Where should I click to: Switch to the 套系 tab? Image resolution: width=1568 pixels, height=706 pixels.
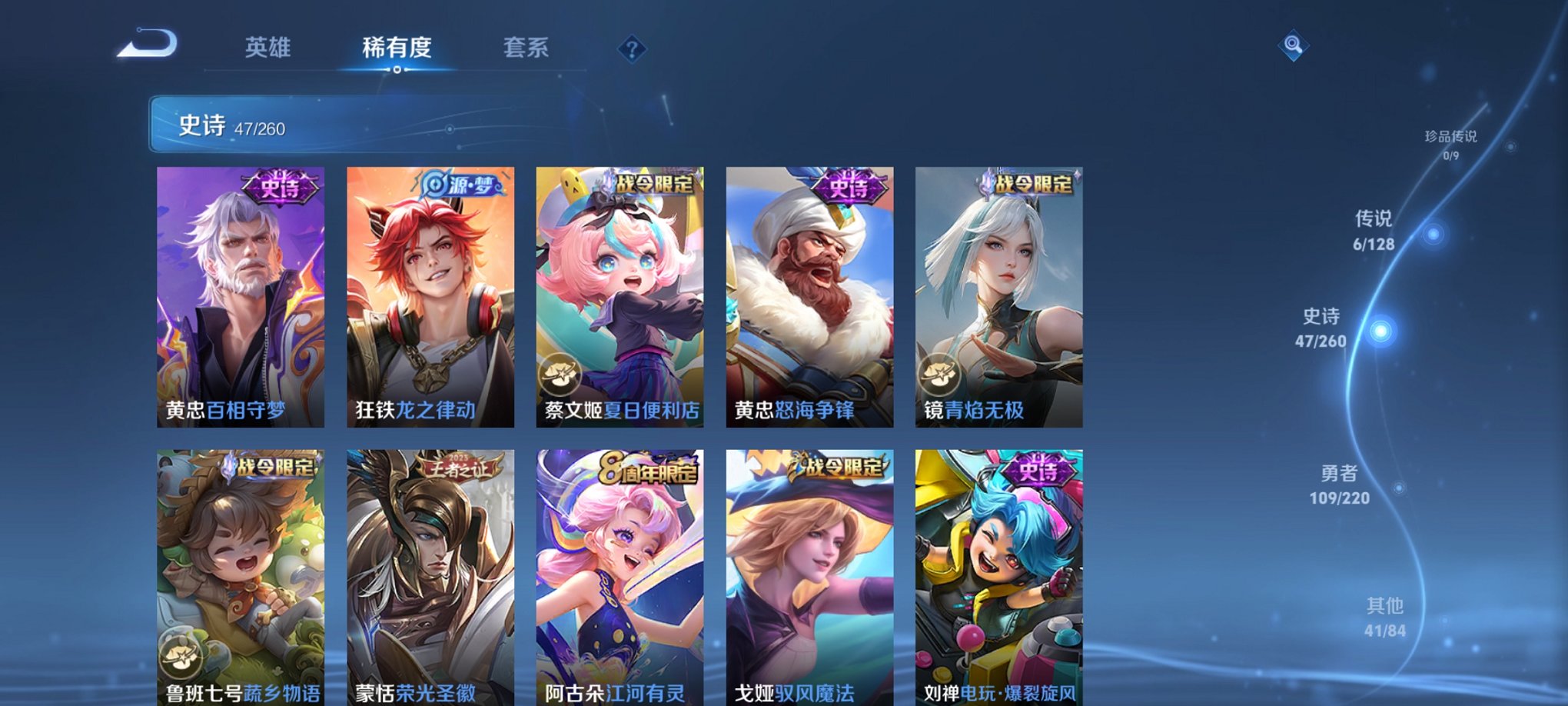pyautogui.click(x=527, y=48)
